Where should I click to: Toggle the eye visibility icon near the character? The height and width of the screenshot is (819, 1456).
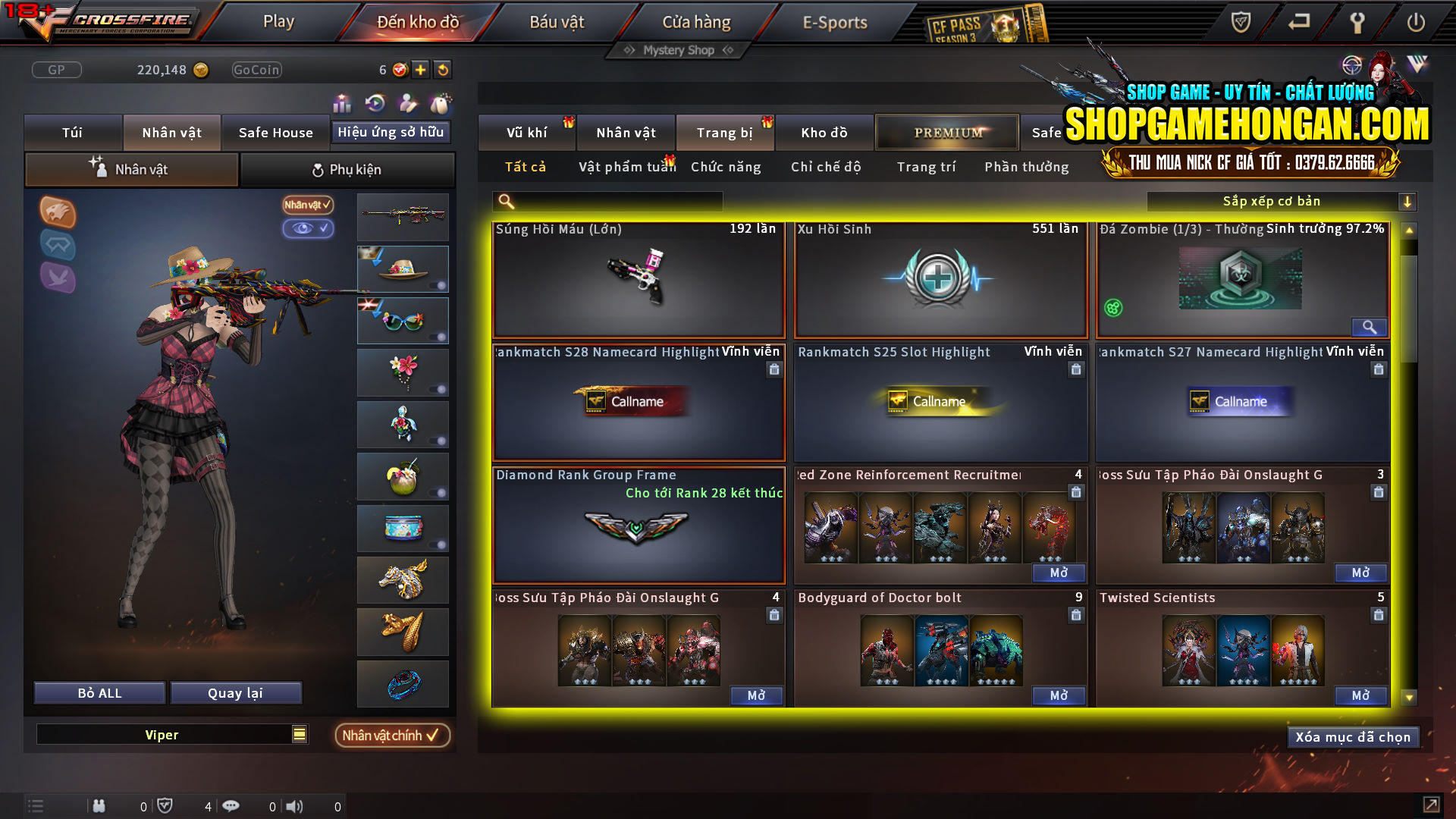[308, 229]
